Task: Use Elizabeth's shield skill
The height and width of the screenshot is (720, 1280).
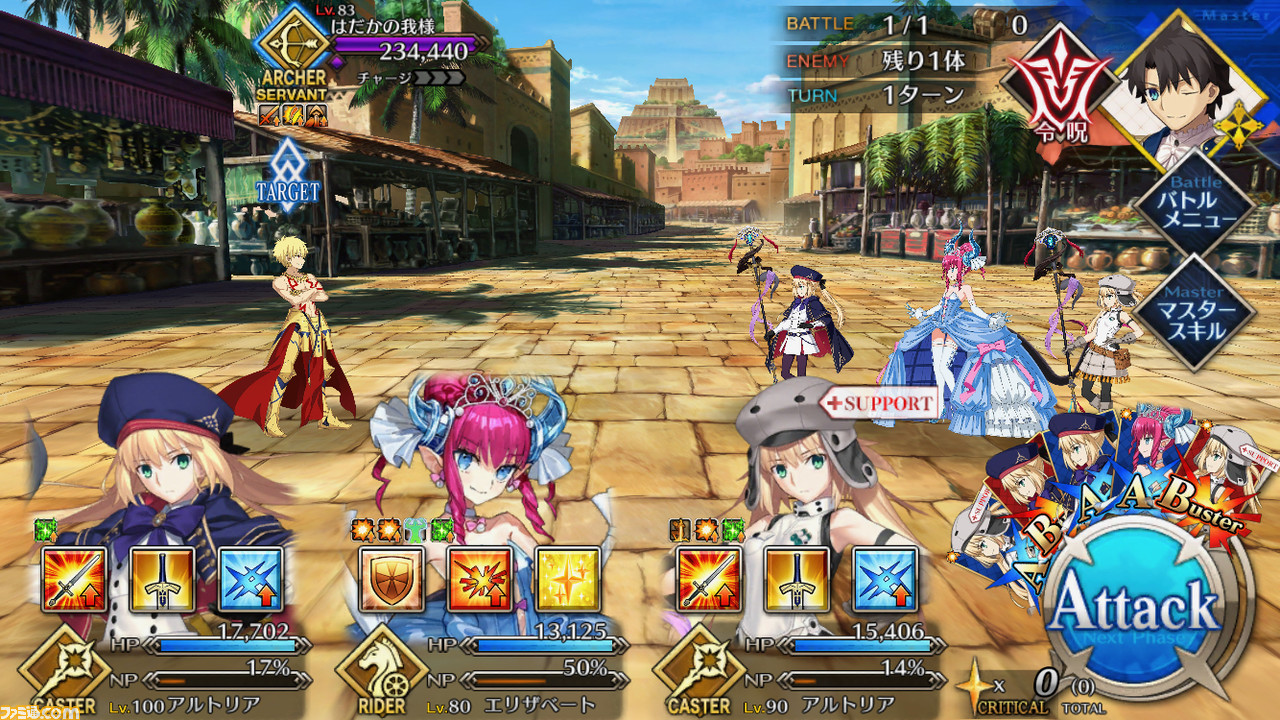Action: [x=392, y=579]
